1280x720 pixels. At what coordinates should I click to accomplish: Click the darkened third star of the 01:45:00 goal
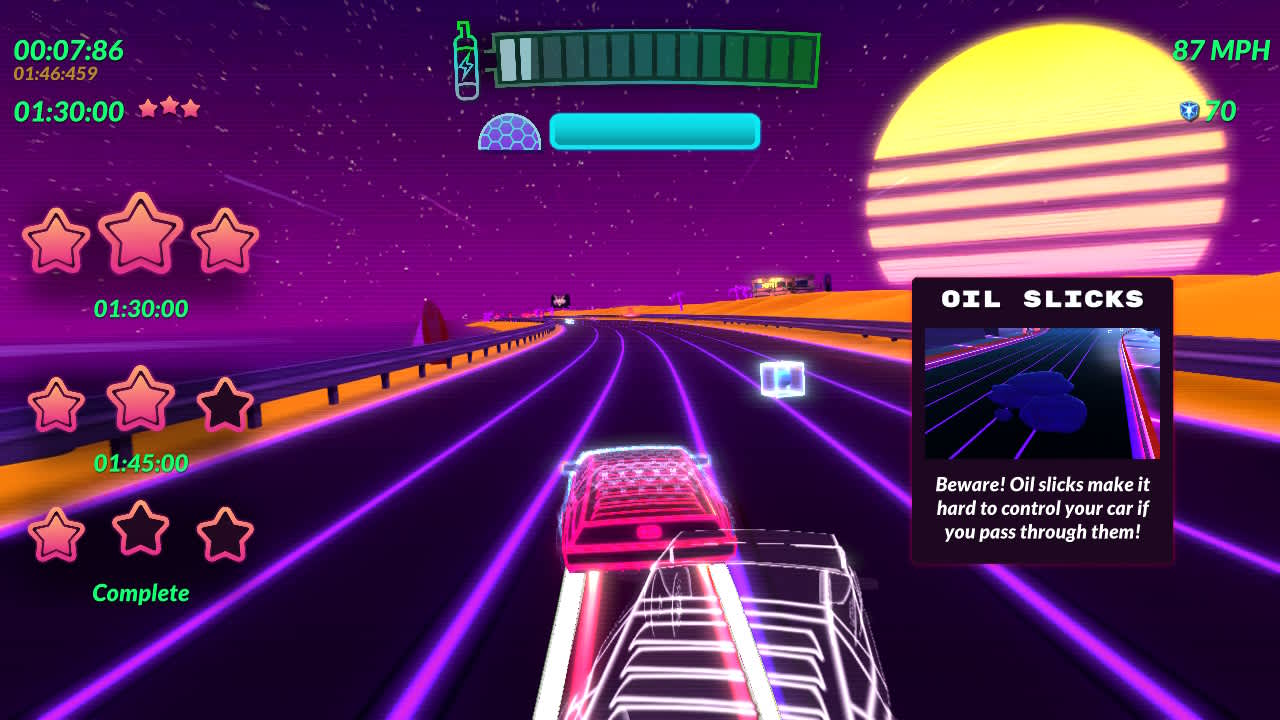coord(222,403)
